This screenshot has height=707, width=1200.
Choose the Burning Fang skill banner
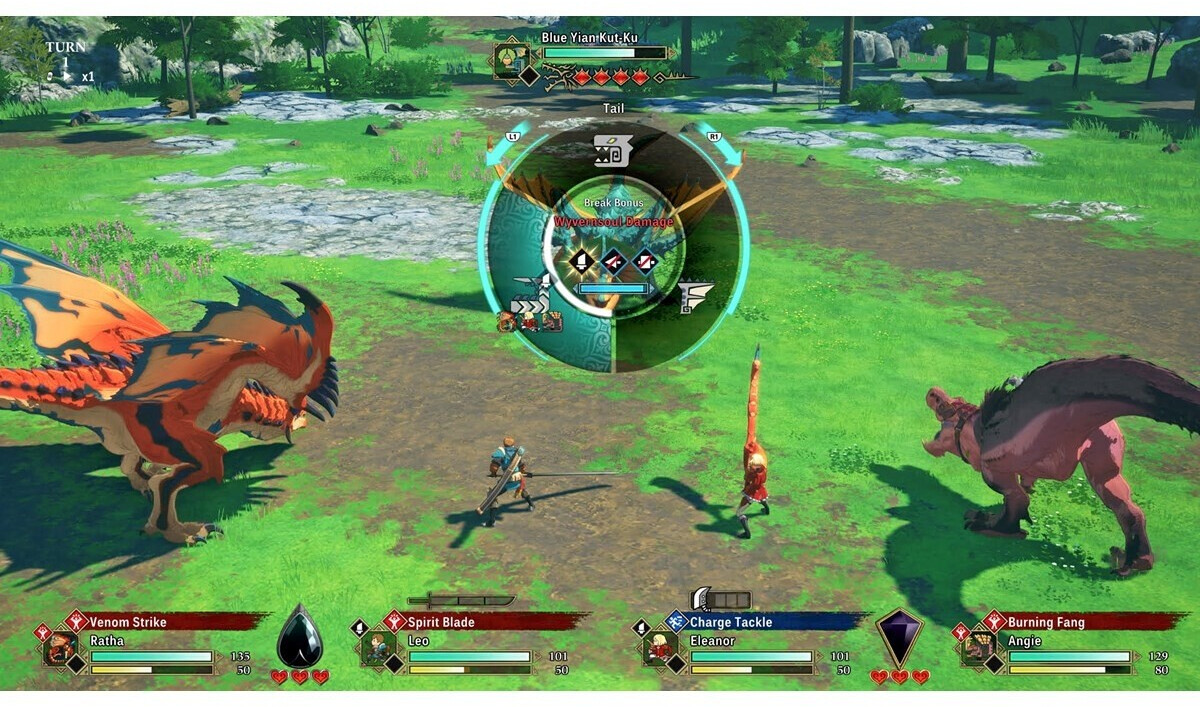[x=1085, y=622]
